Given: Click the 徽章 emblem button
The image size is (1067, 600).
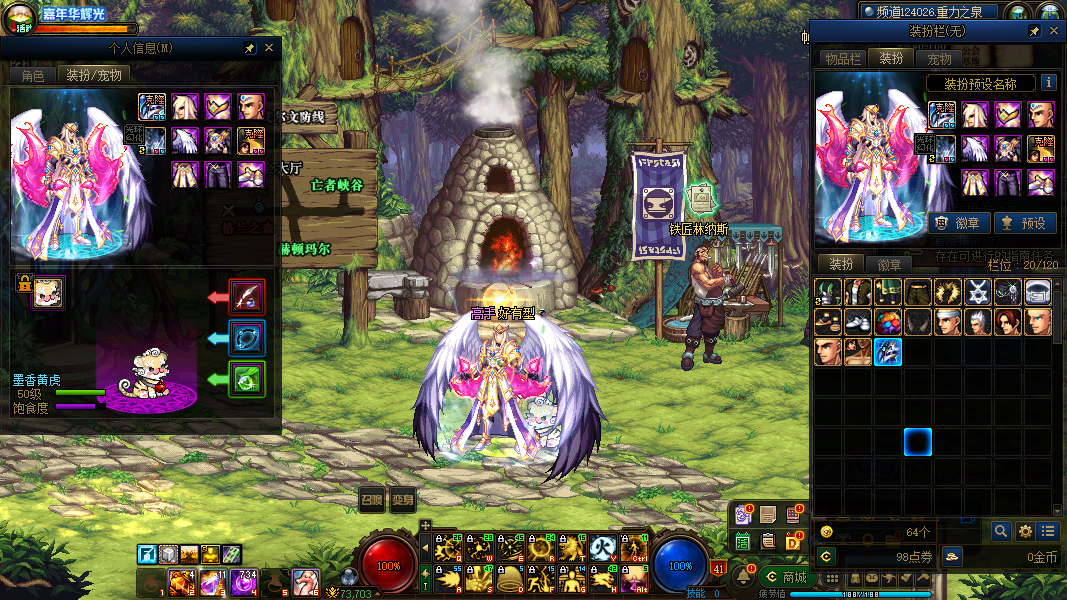Looking at the screenshot, I should (x=960, y=223).
